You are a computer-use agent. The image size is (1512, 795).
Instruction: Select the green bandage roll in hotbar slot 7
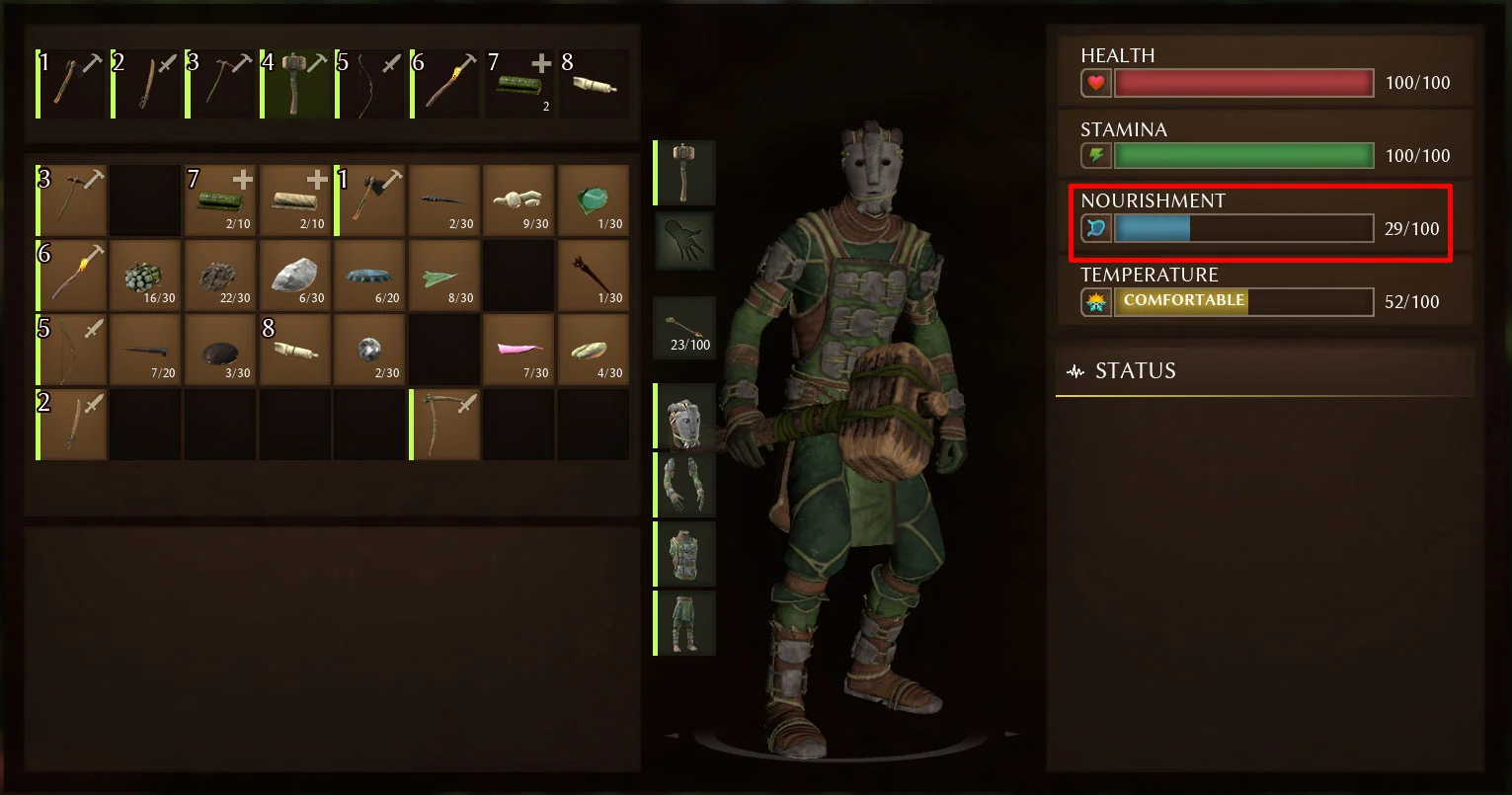tap(520, 84)
